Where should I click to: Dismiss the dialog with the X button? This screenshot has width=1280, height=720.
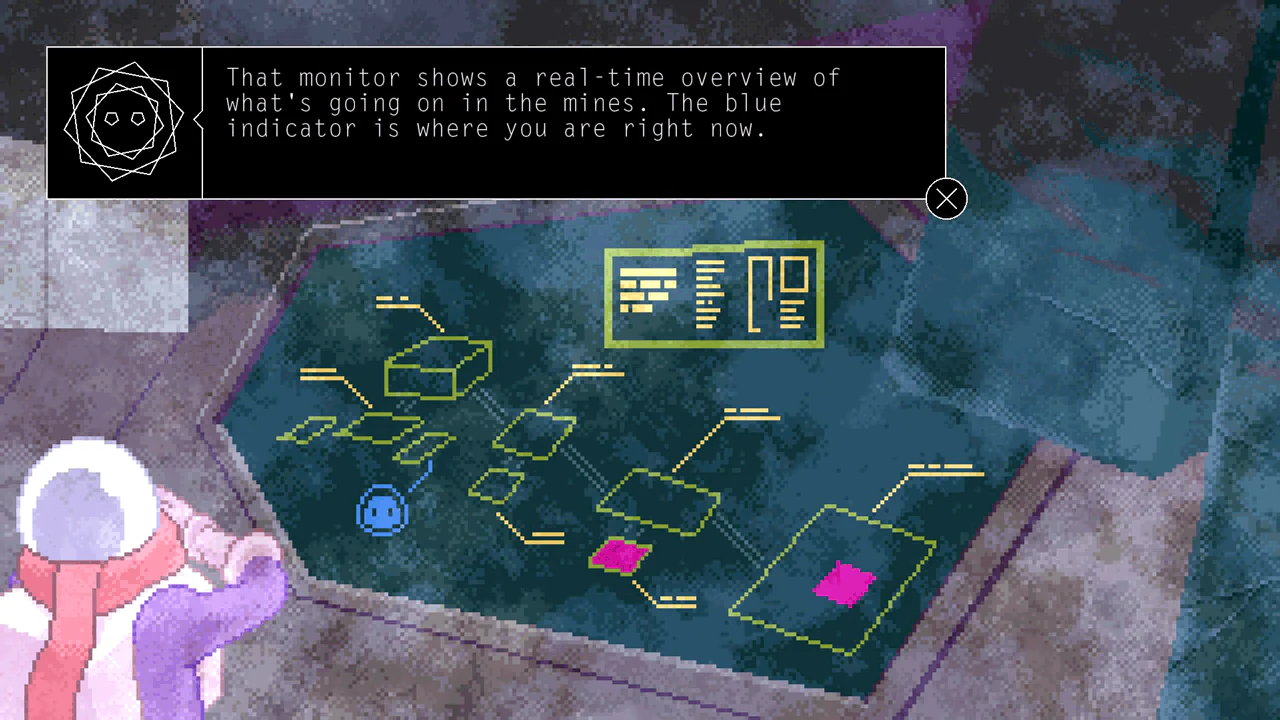945,199
